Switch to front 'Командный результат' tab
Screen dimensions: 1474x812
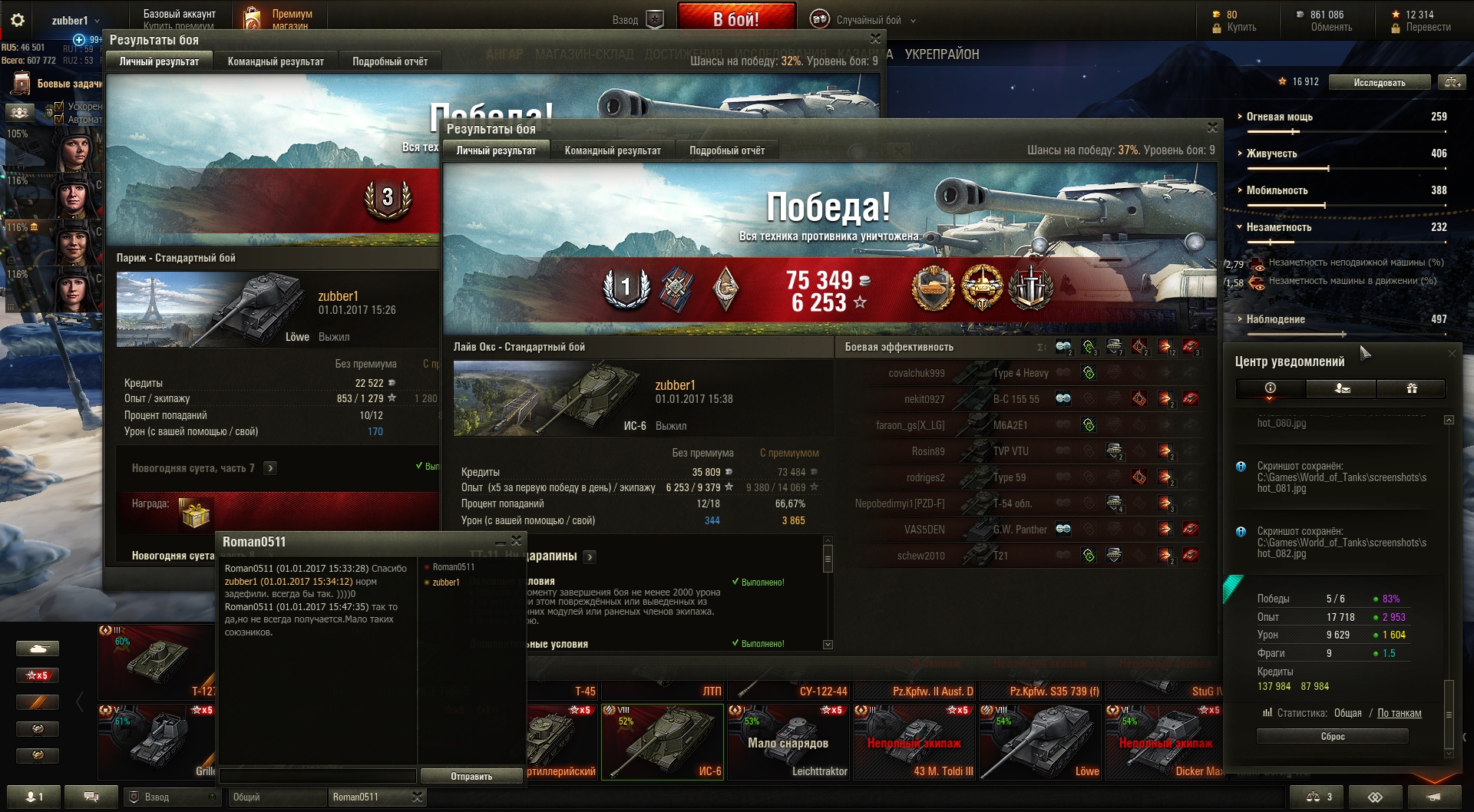tap(612, 150)
